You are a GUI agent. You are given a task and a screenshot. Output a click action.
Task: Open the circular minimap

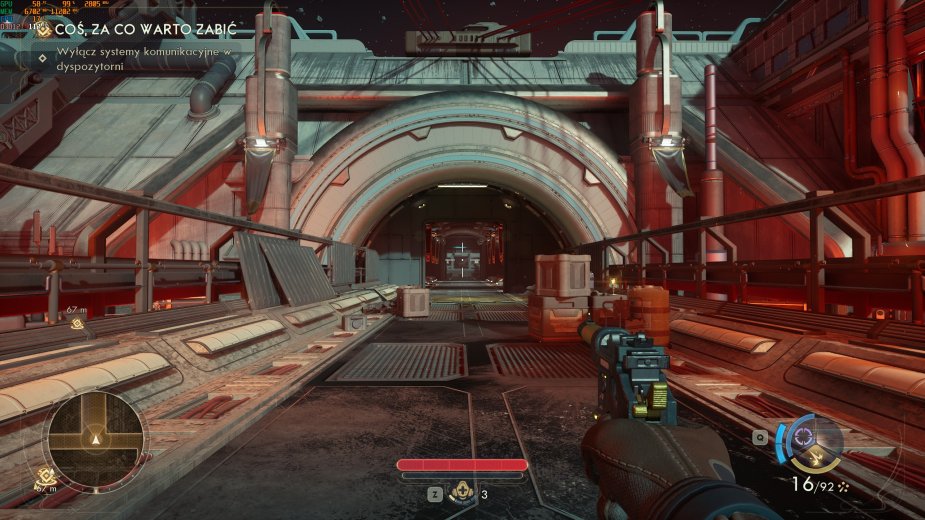coord(96,440)
